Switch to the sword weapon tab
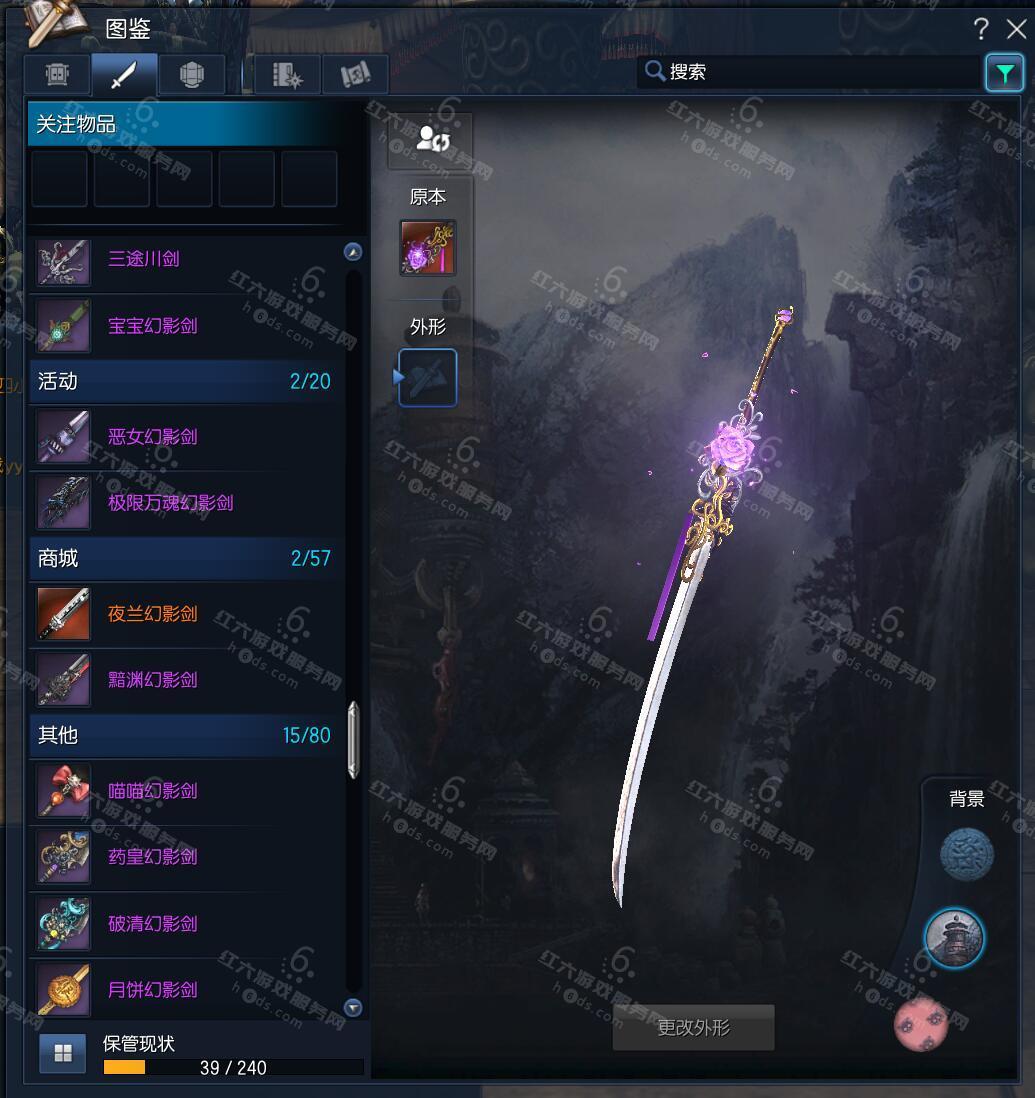 click(124, 74)
